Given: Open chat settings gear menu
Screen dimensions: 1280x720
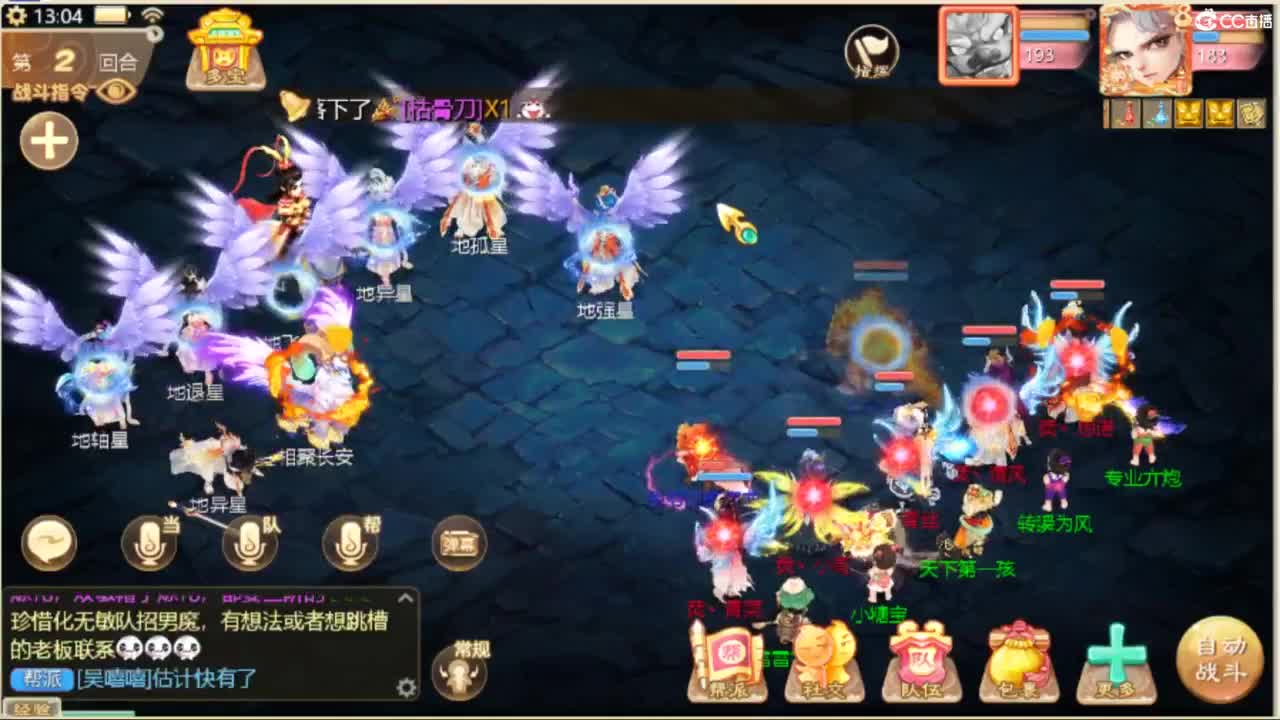Looking at the screenshot, I should [407, 687].
